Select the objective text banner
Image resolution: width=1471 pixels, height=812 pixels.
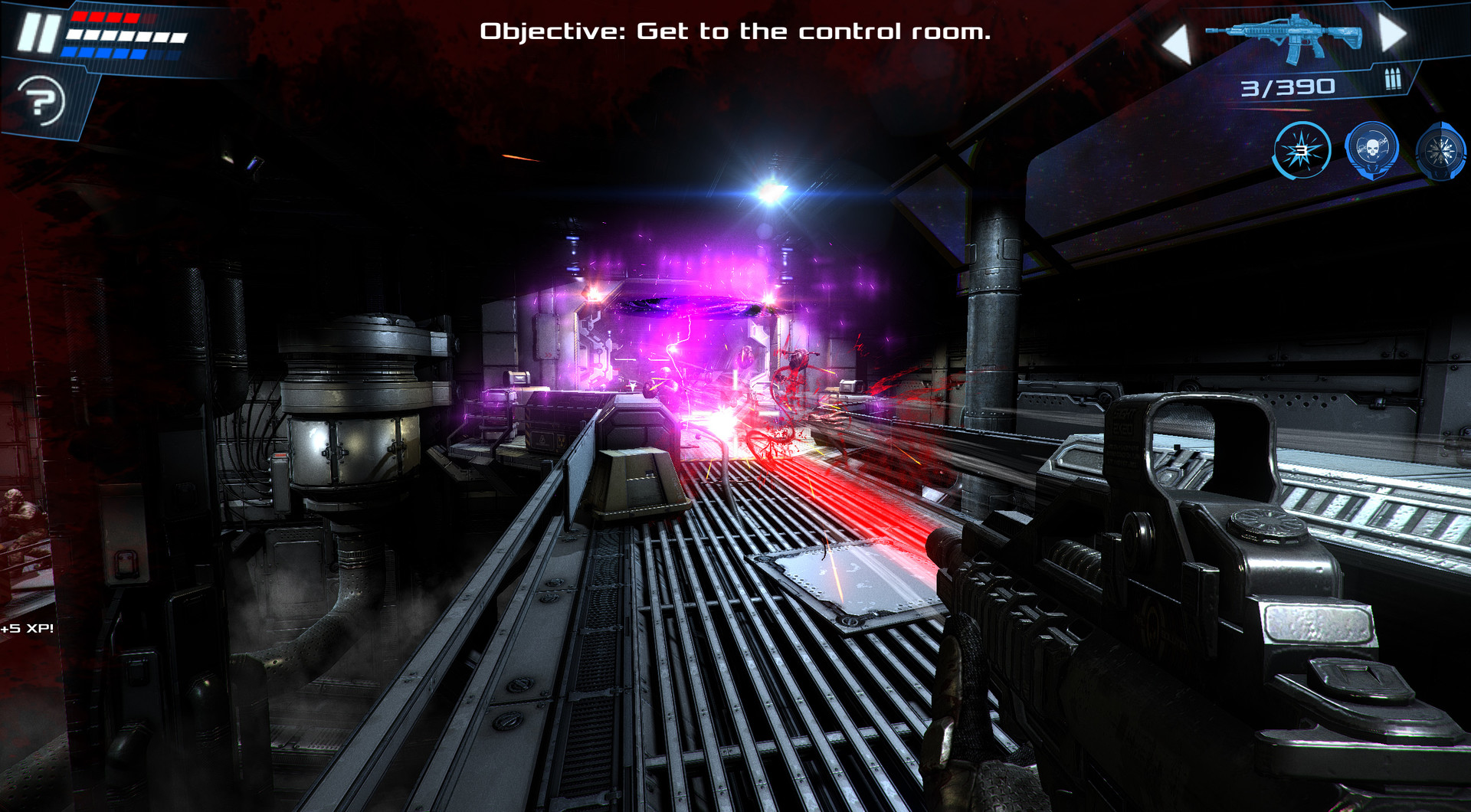(735, 31)
